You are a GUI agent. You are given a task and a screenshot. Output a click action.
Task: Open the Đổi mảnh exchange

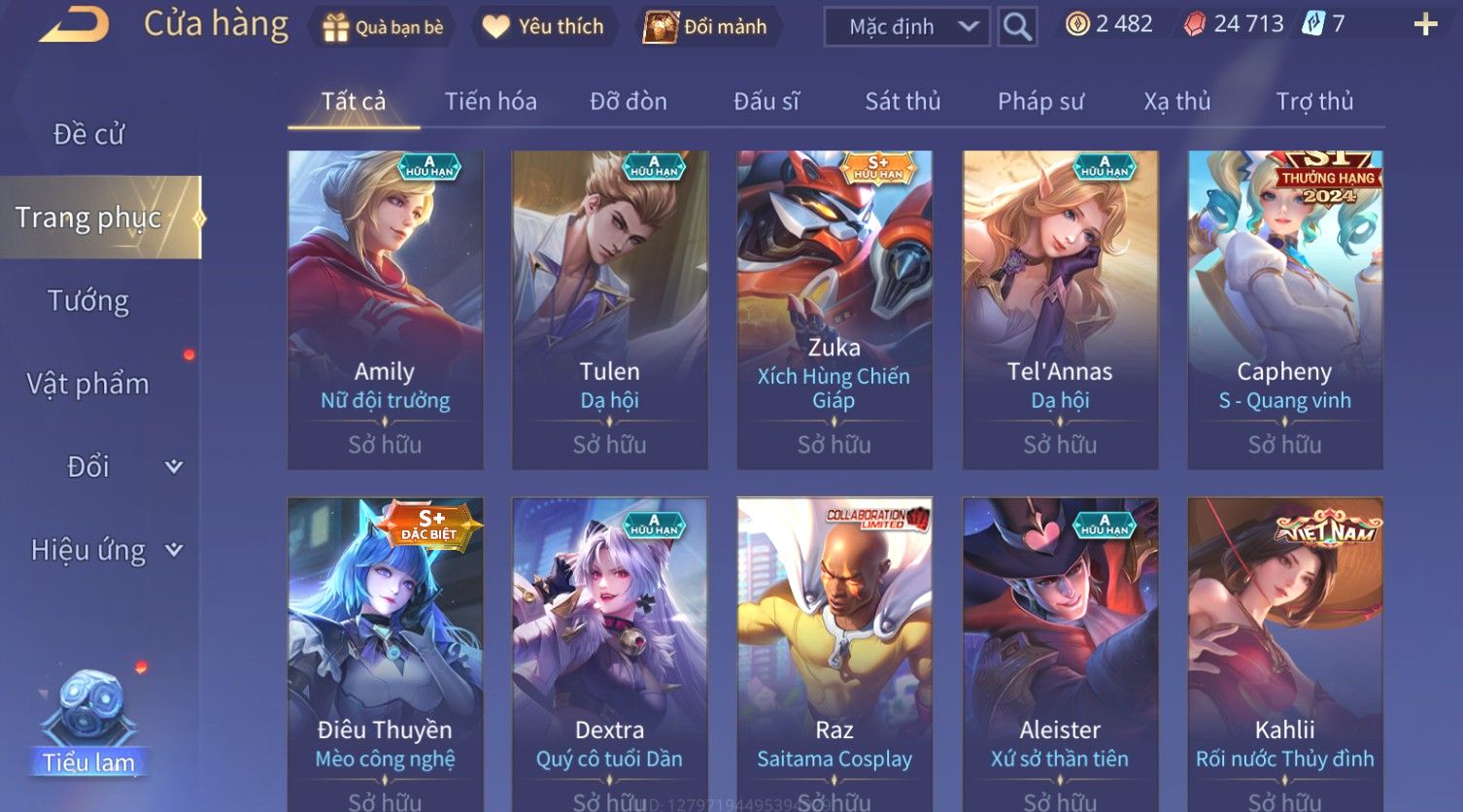706,27
